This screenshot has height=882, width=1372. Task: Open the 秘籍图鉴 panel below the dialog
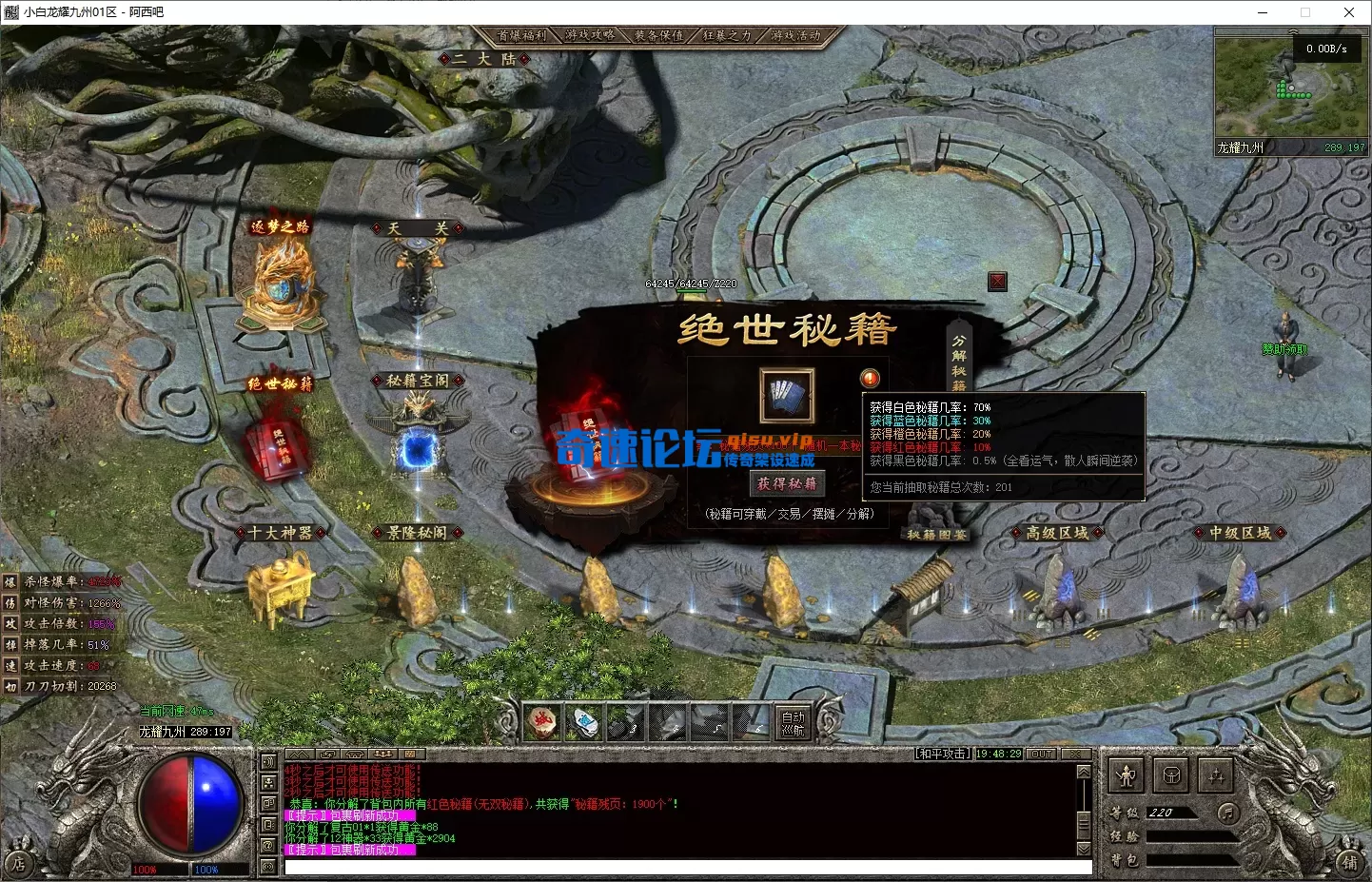point(936,534)
